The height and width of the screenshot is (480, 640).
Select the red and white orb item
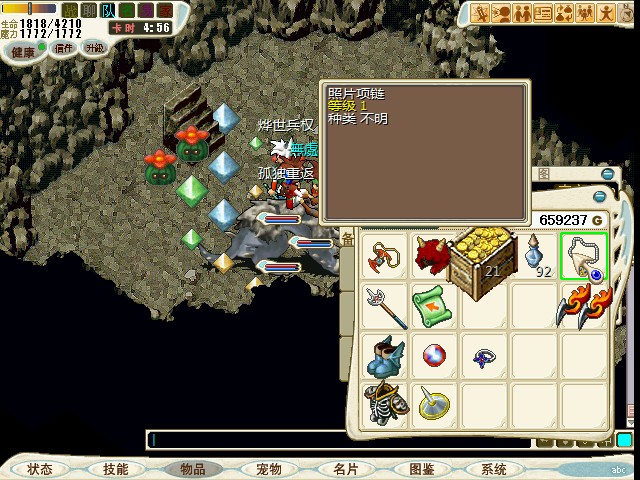click(434, 355)
